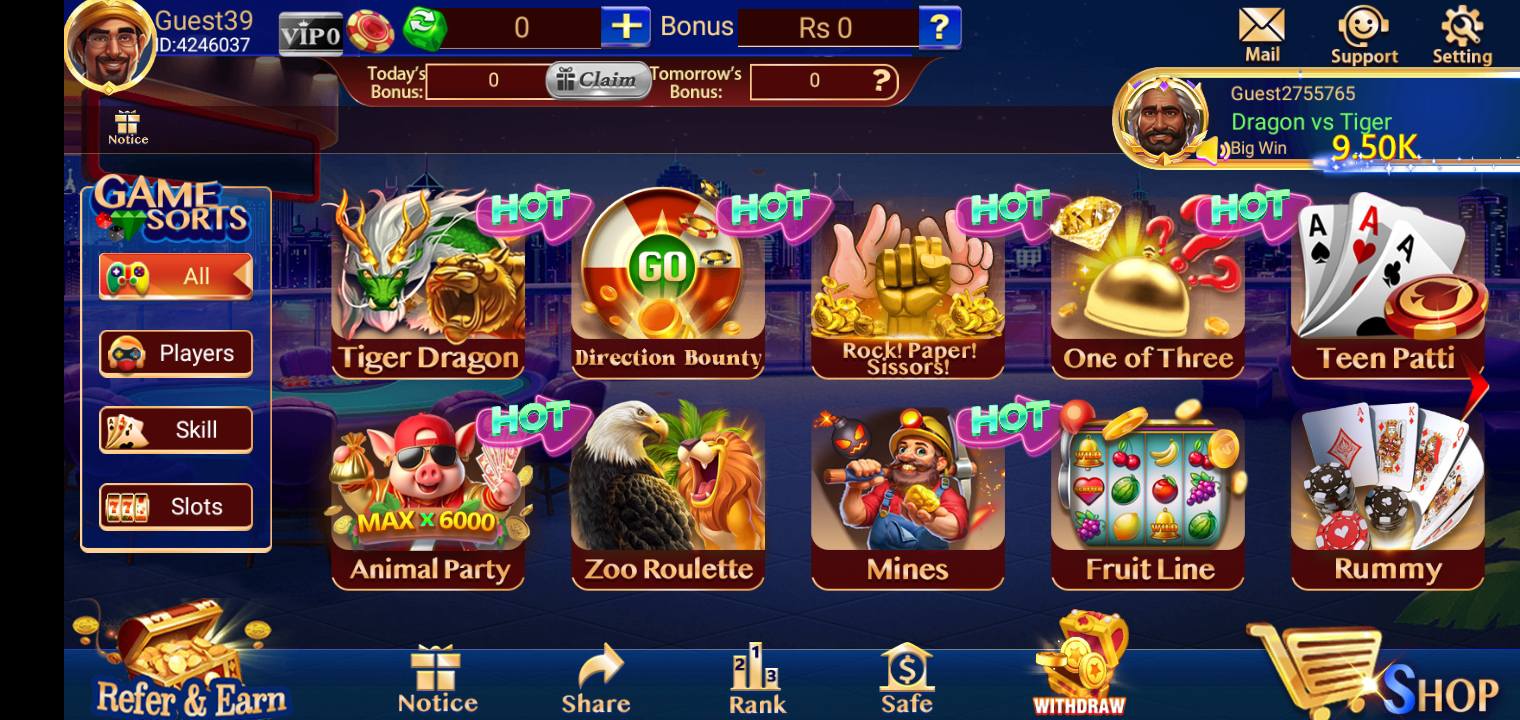Show the Players games category
Image resolution: width=1520 pixels, height=720 pixels.
pyautogui.click(x=176, y=354)
